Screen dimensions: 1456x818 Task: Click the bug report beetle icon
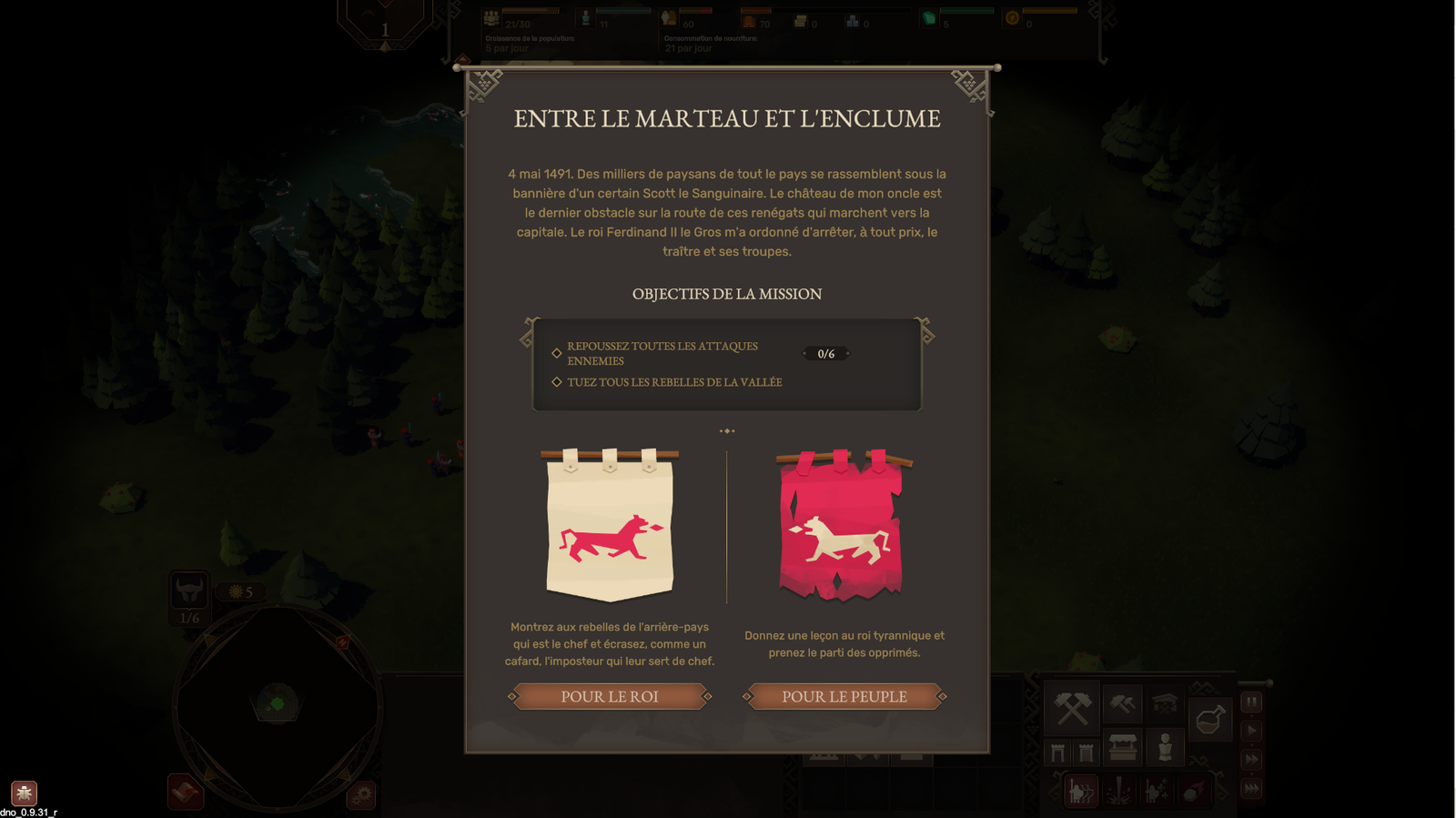click(24, 793)
